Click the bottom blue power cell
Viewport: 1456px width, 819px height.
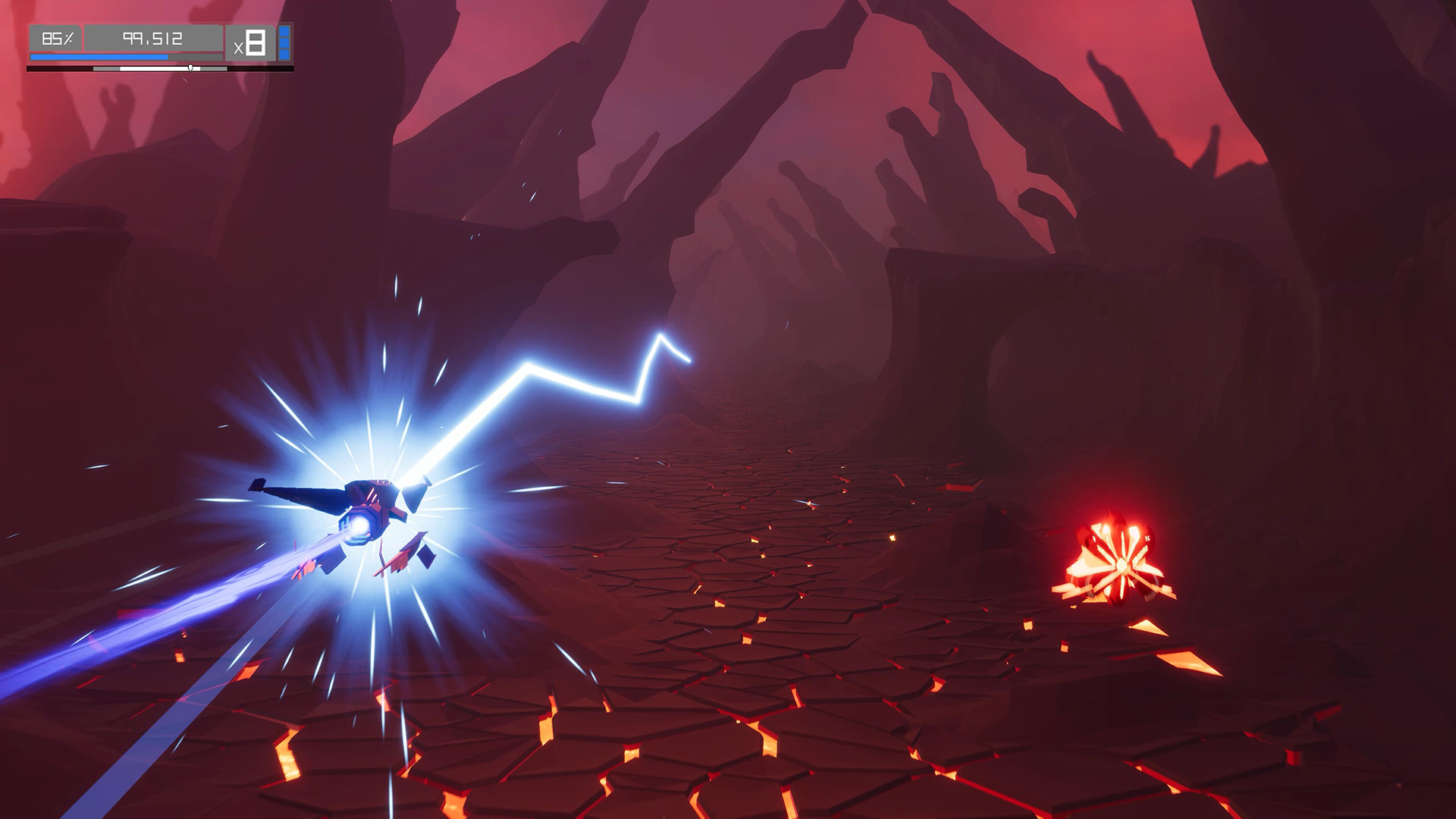284,55
